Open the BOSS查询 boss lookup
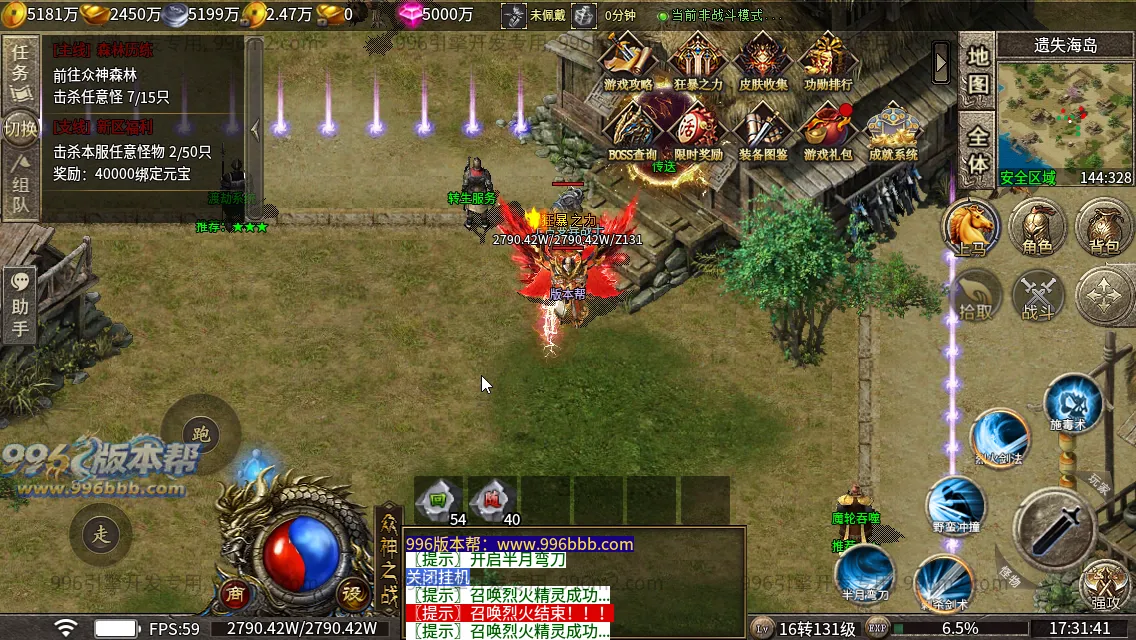 coord(632,130)
